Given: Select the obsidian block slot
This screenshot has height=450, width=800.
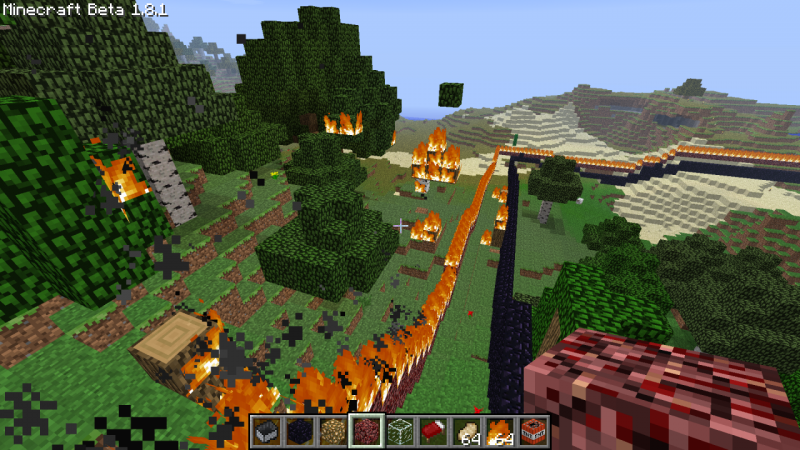Looking at the screenshot, I should pyautogui.click(x=300, y=431).
